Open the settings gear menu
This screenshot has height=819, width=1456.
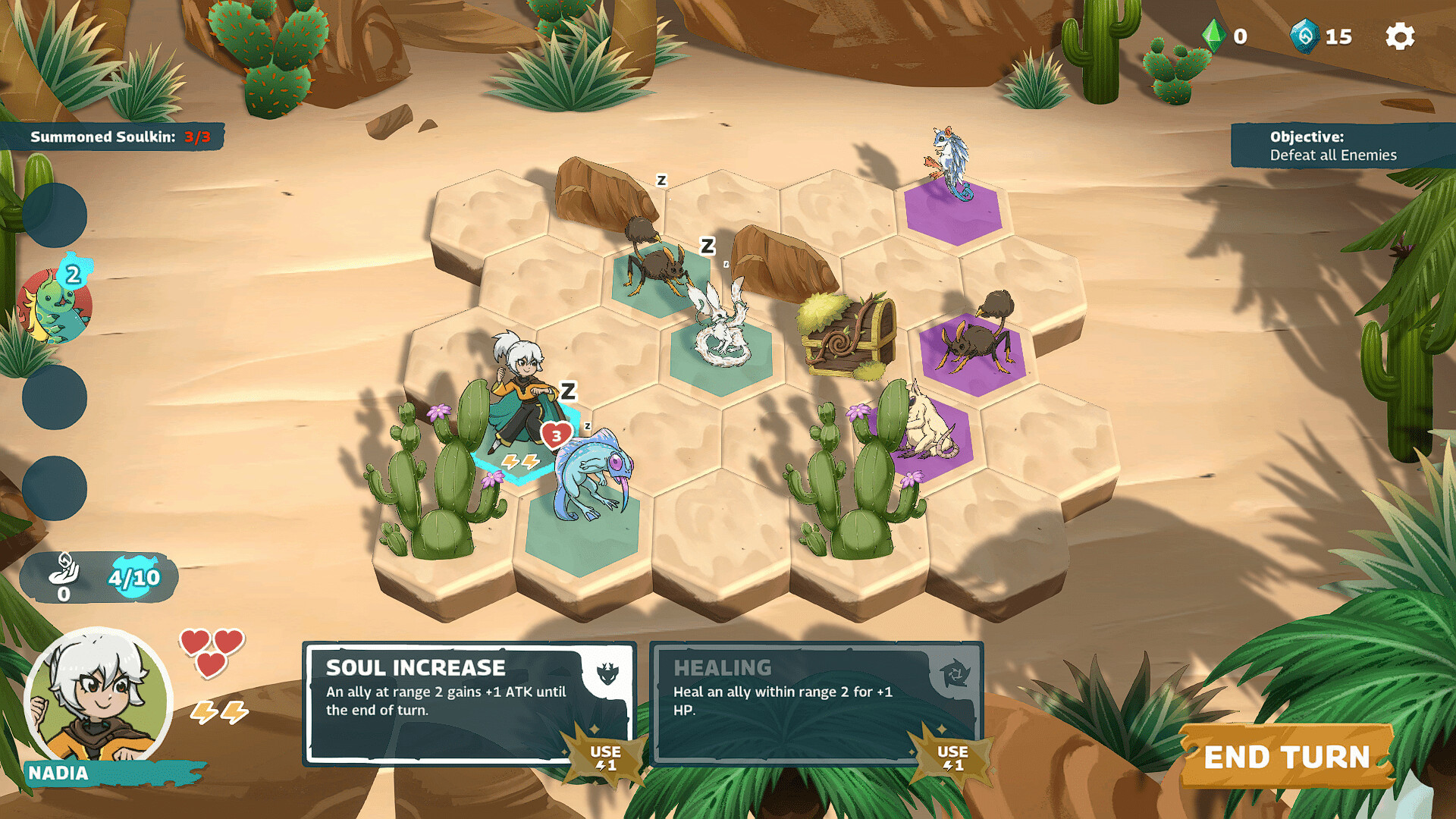1399,36
